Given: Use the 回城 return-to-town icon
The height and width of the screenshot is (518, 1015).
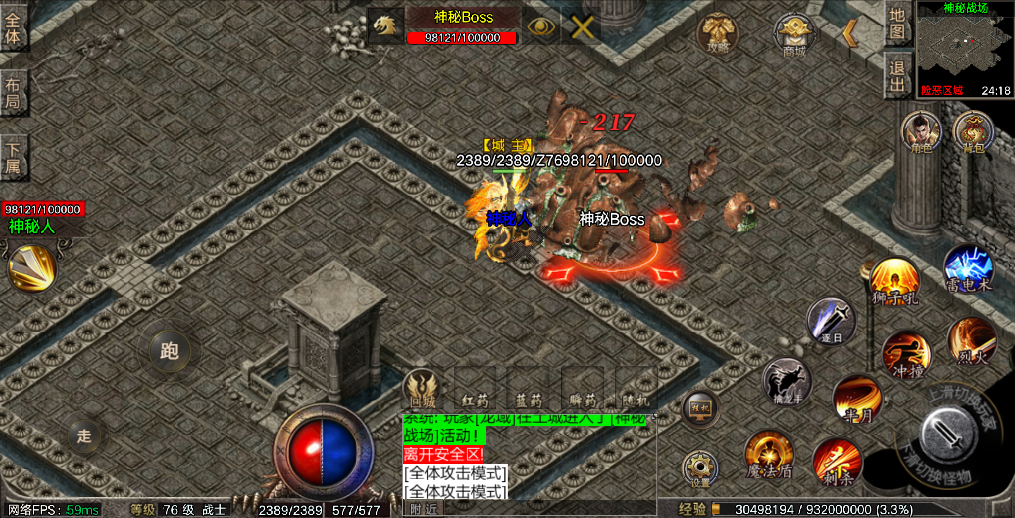Looking at the screenshot, I should tap(421, 387).
